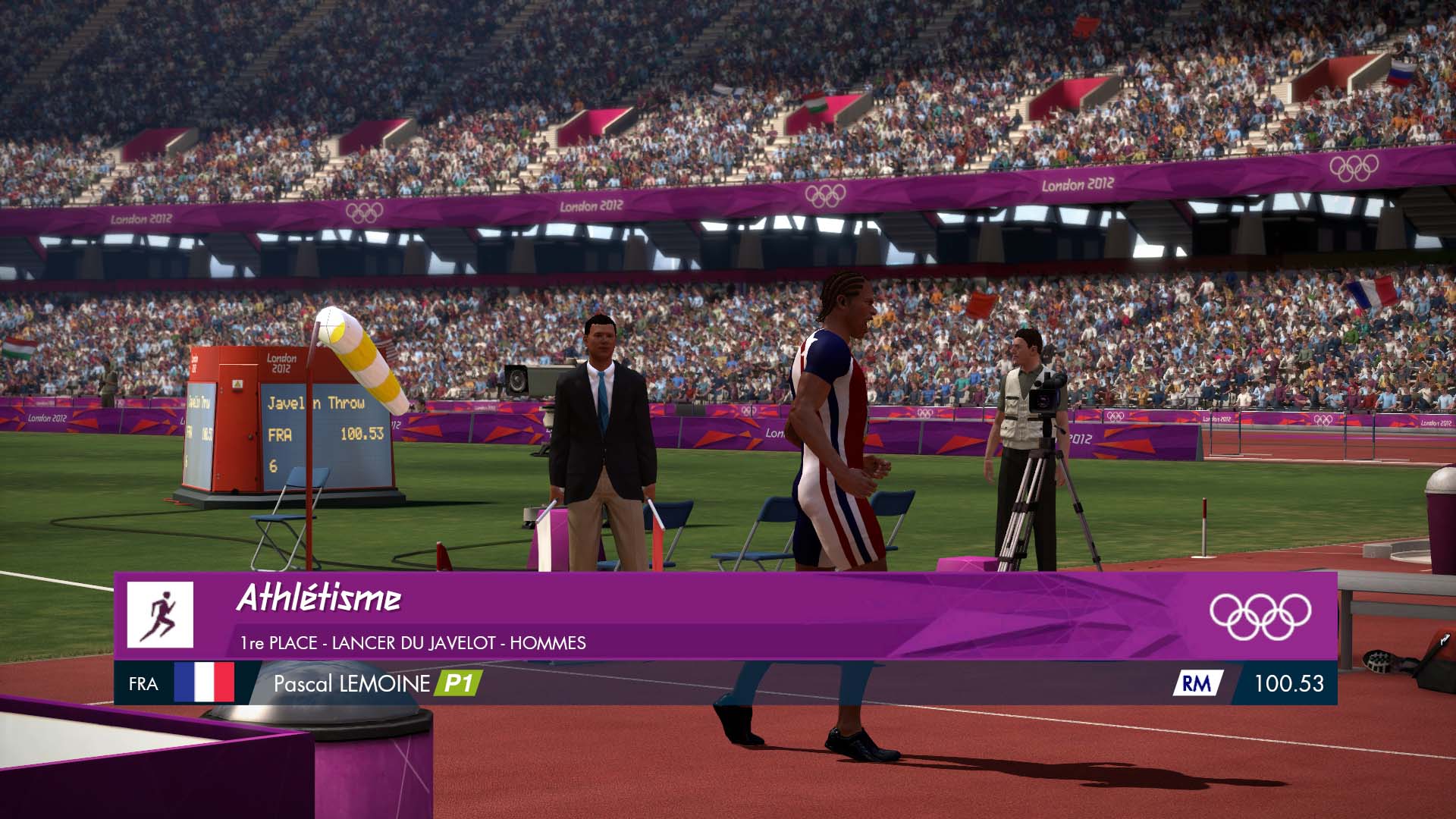This screenshot has height=819, width=1456.
Task: Click the athletics running pictogram icon
Action: pos(160,615)
